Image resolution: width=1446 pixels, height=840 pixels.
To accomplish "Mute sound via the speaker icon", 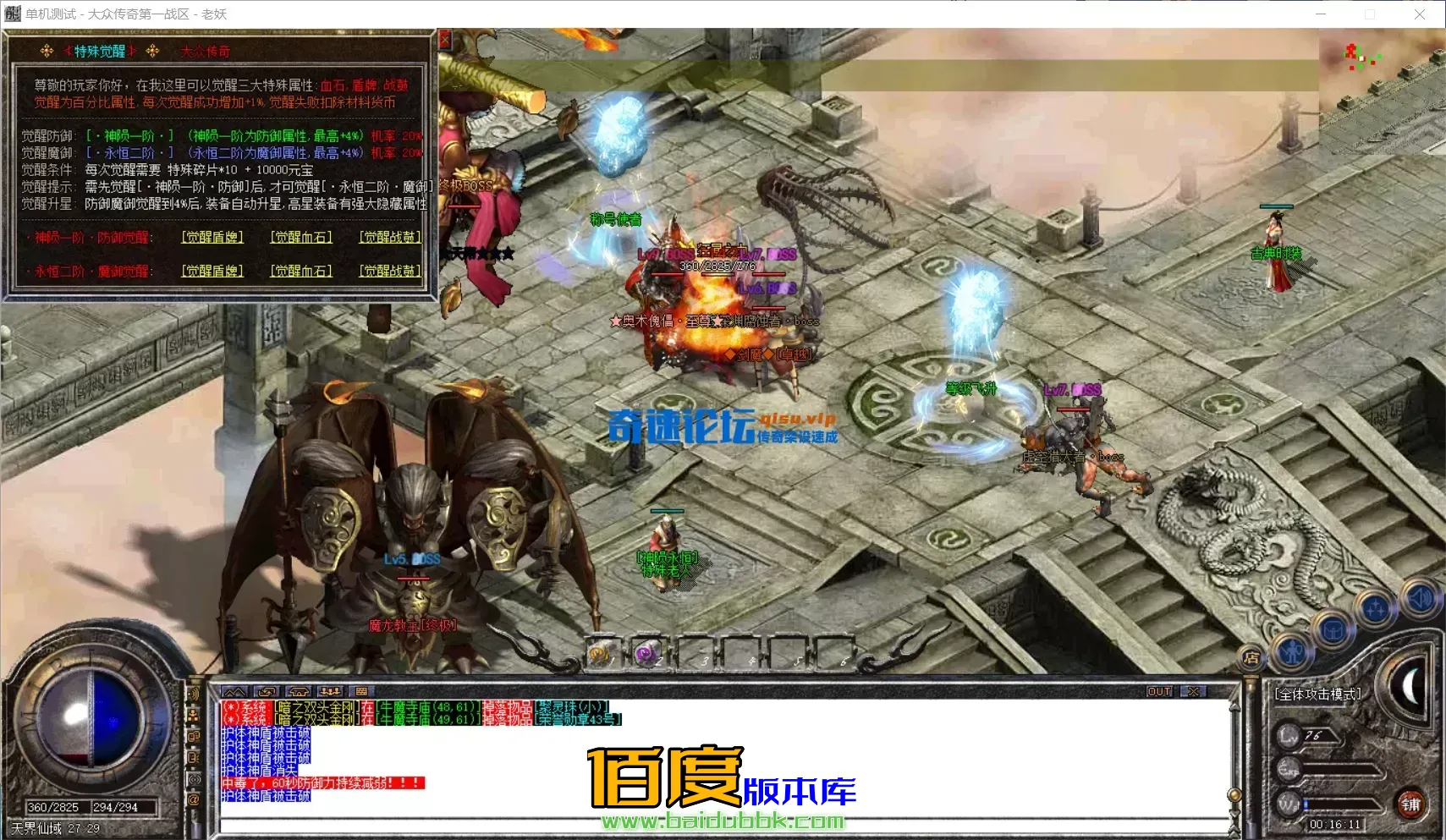I will (x=1421, y=599).
